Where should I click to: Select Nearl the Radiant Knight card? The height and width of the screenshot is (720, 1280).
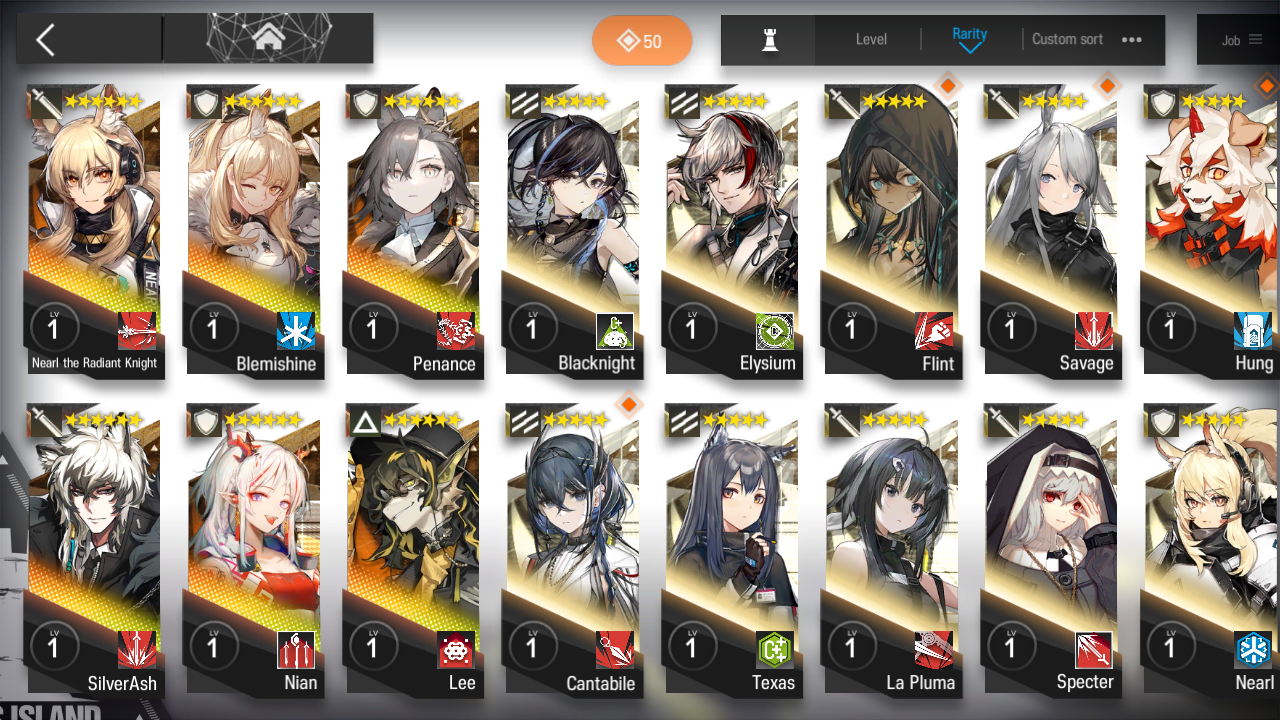(x=94, y=230)
